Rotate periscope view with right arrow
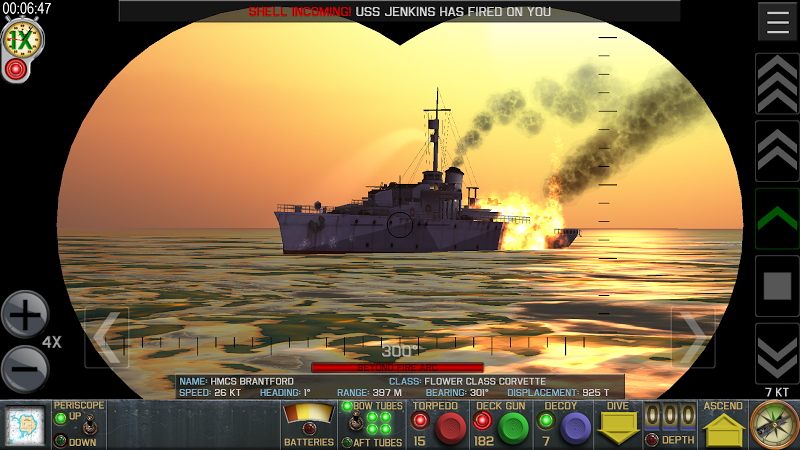Image resolution: width=800 pixels, height=450 pixels. 692,337
